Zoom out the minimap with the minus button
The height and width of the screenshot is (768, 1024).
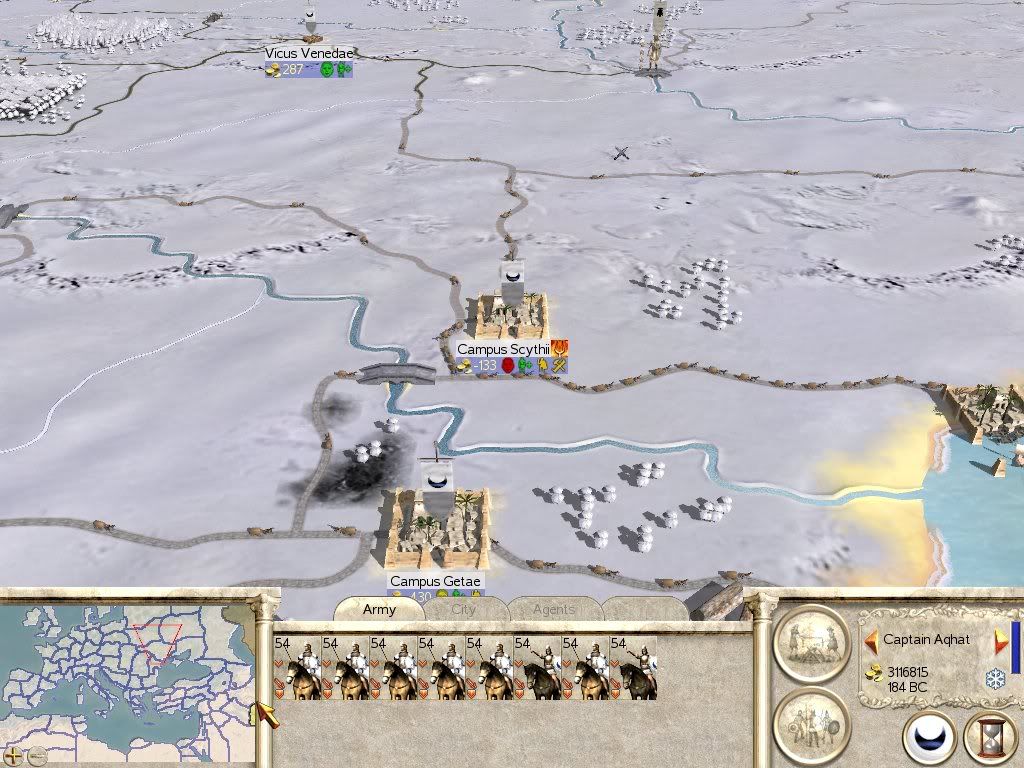coord(37,754)
